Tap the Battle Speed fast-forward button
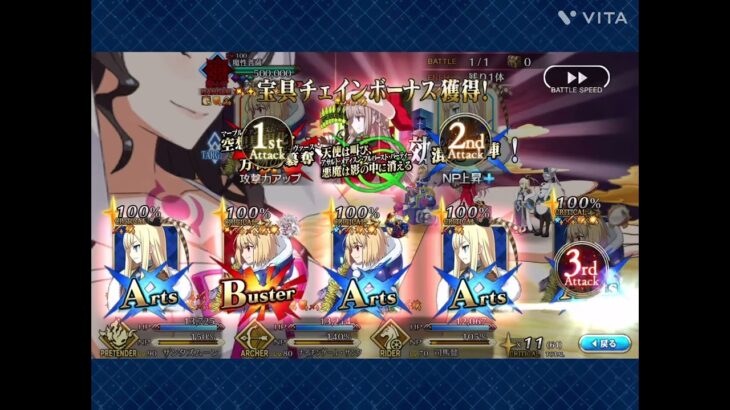This screenshot has width=730, height=410. point(576,78)
